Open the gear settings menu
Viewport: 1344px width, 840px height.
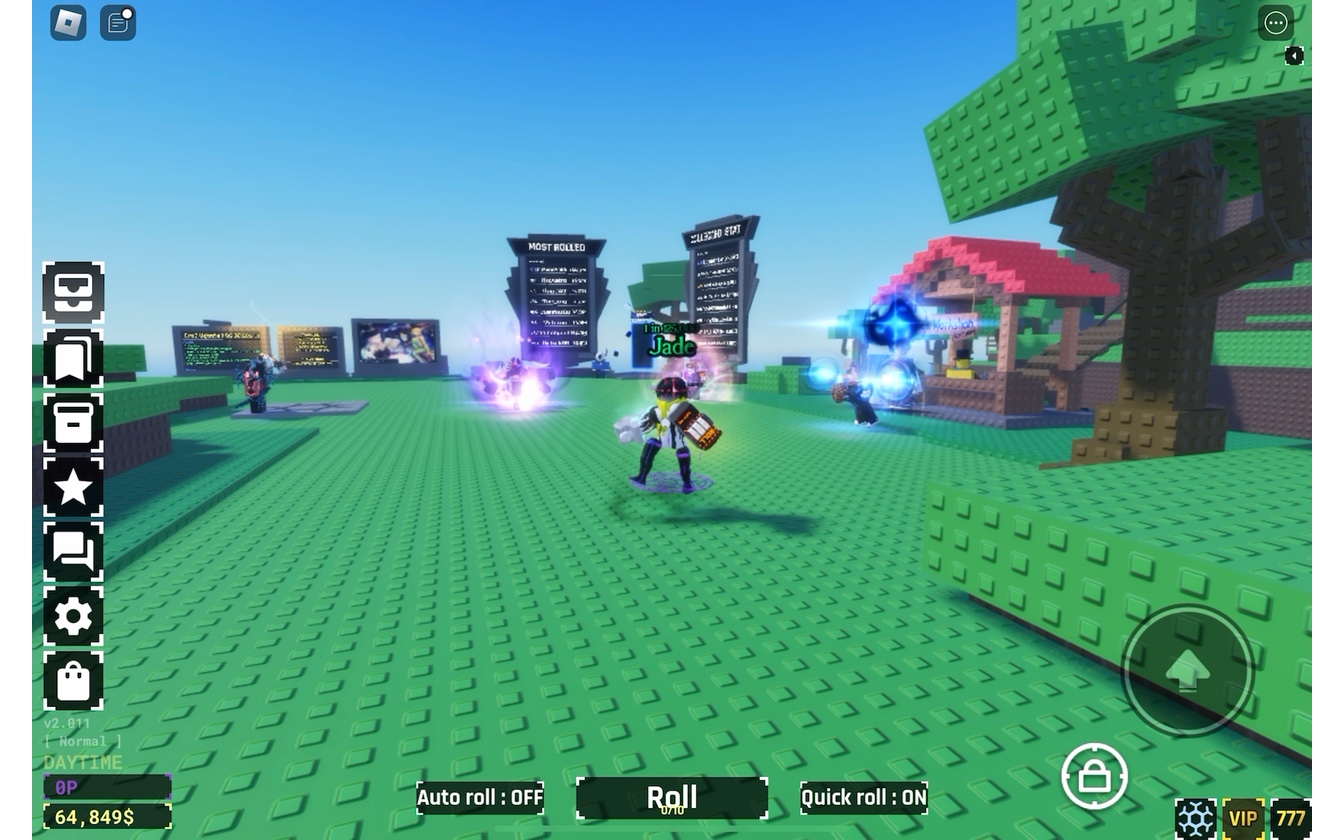(x=73, y=618)
